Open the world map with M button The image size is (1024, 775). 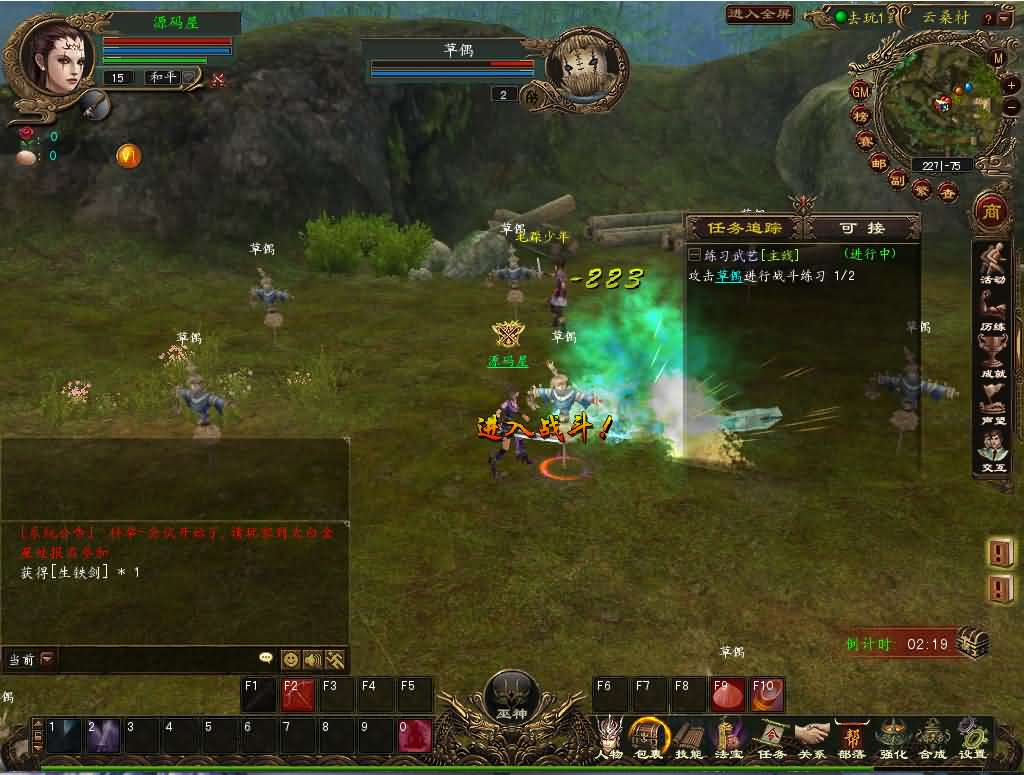click(x=997, y=58)
